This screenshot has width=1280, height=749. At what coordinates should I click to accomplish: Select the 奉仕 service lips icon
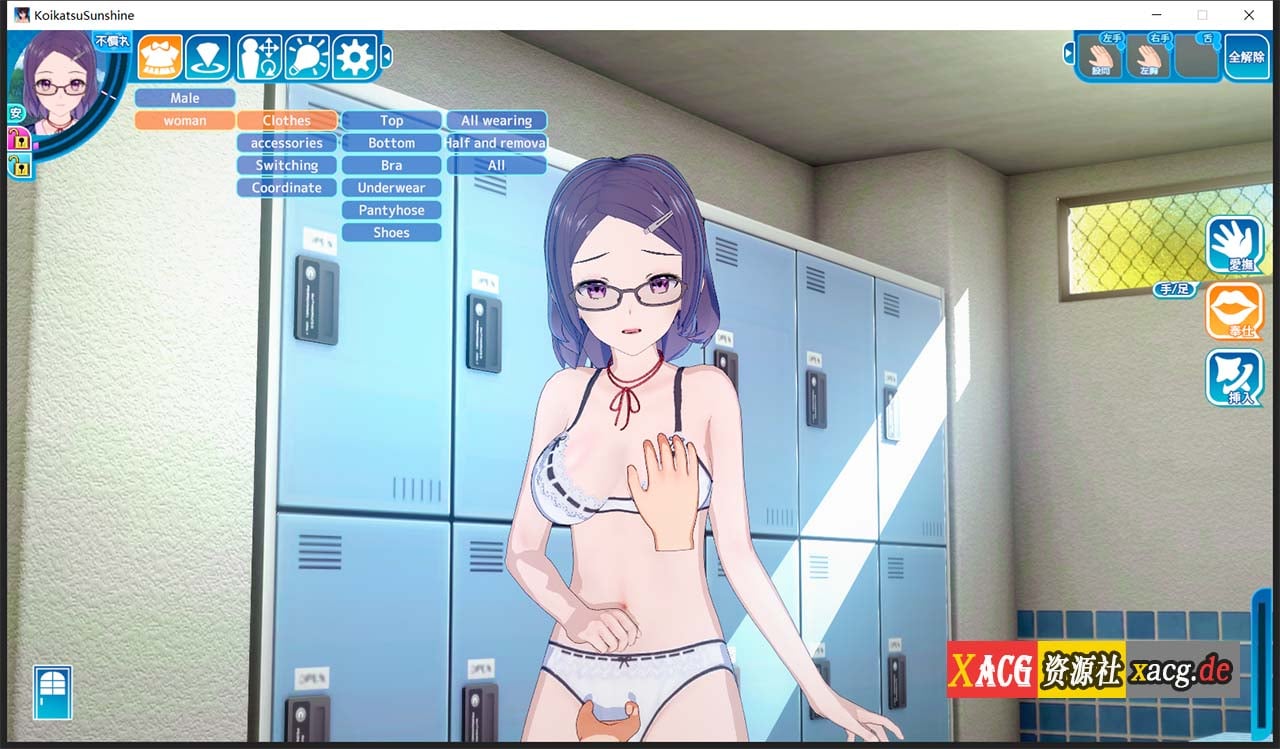coord(1236,312)
